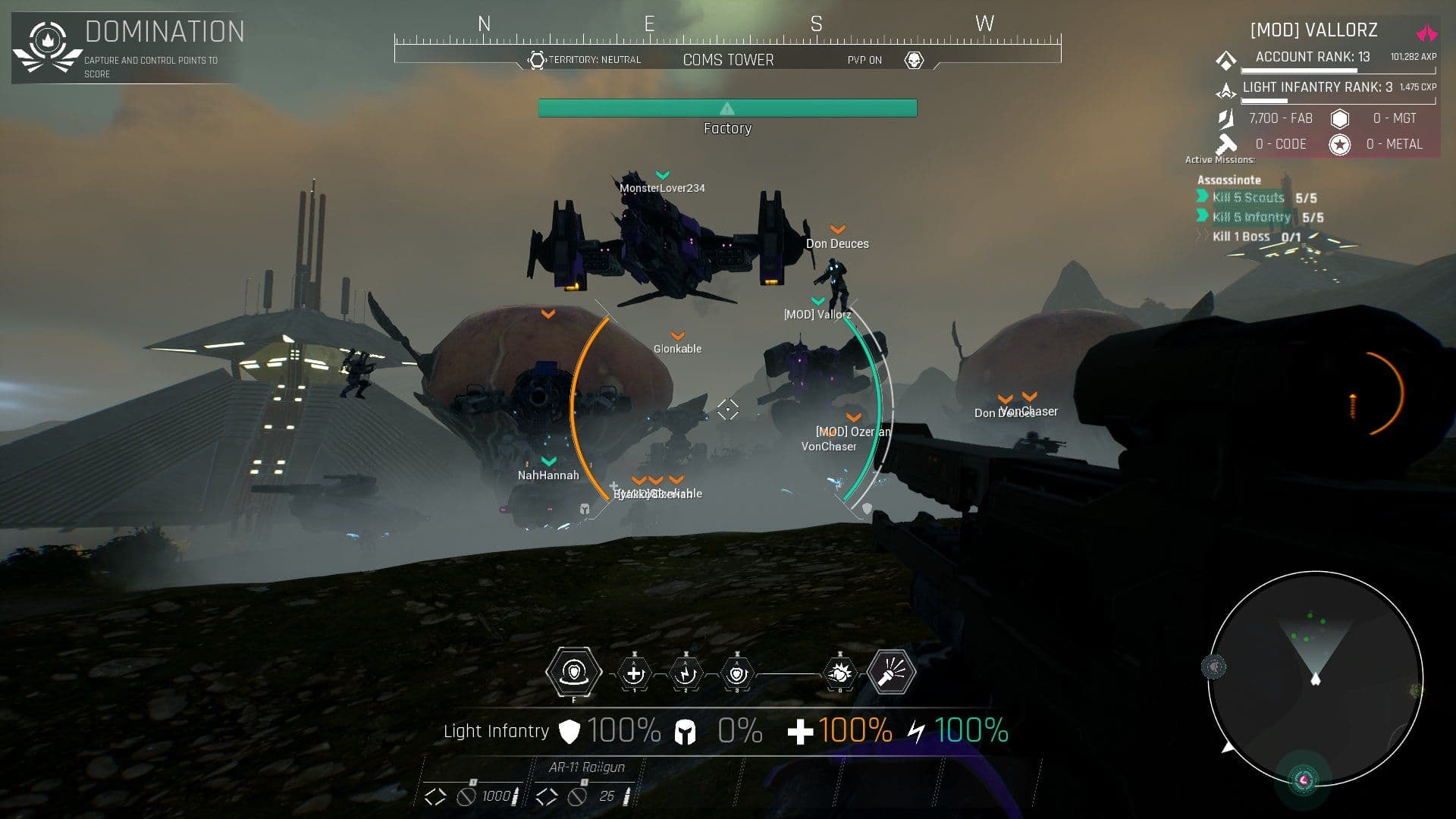Click the PVP skull icon
Image resolution: width=1456 pixels, height=819 pixels.
click(x=914, y=60)
